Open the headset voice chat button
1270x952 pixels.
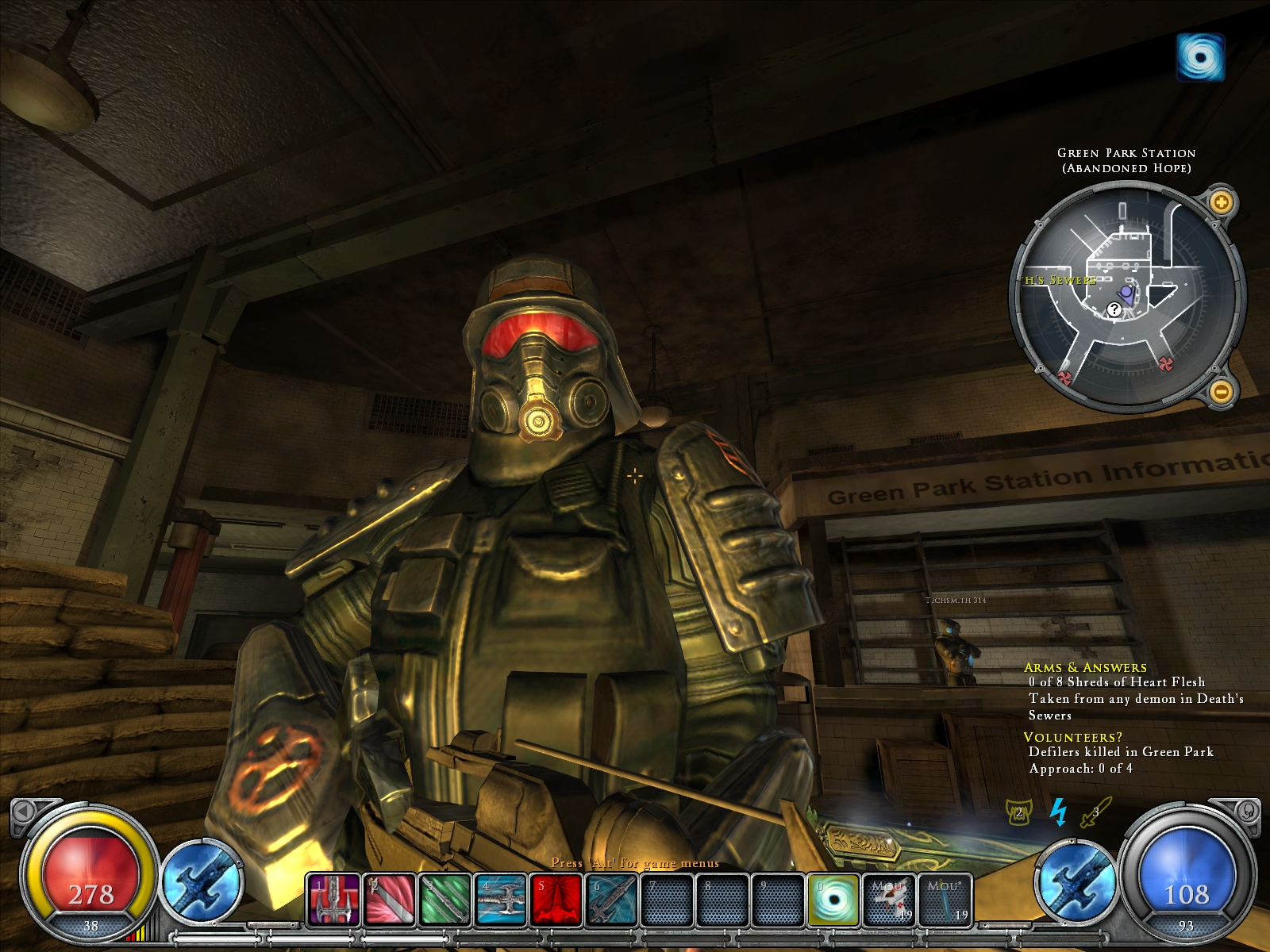(1248, 811)
